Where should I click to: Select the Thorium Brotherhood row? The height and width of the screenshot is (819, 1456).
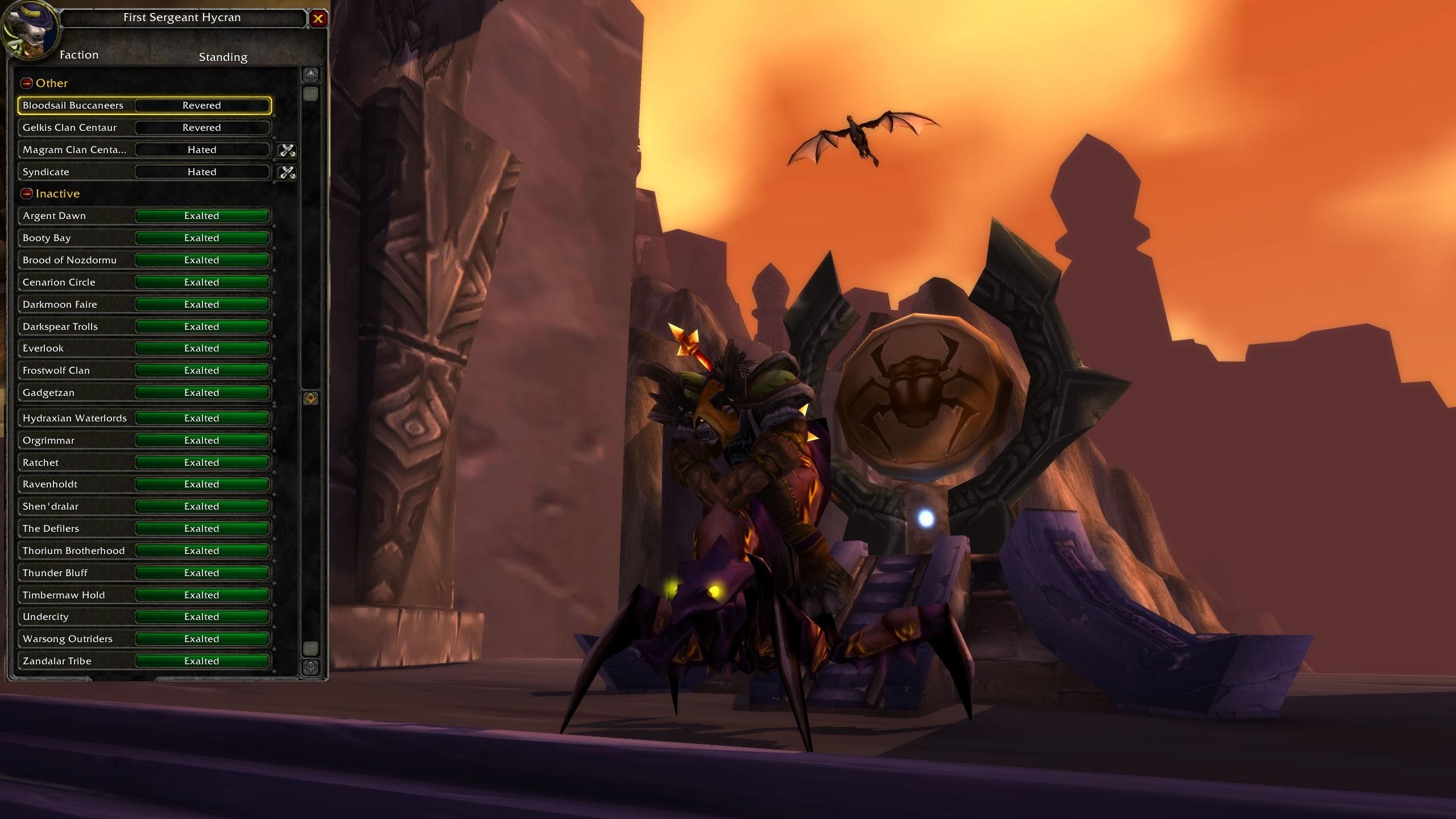point(144,551)
